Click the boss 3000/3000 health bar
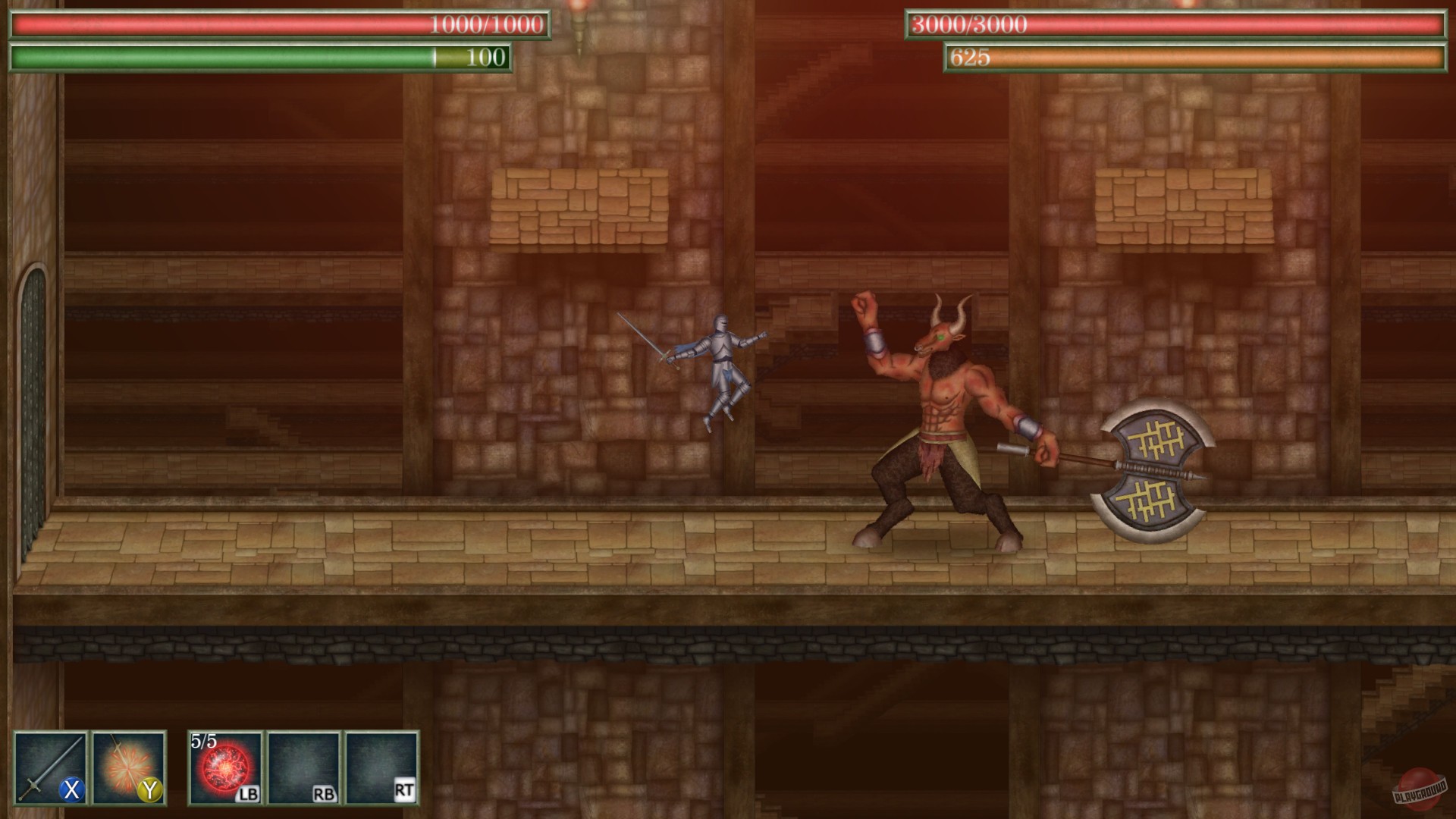 click(x=1175, y=24)
